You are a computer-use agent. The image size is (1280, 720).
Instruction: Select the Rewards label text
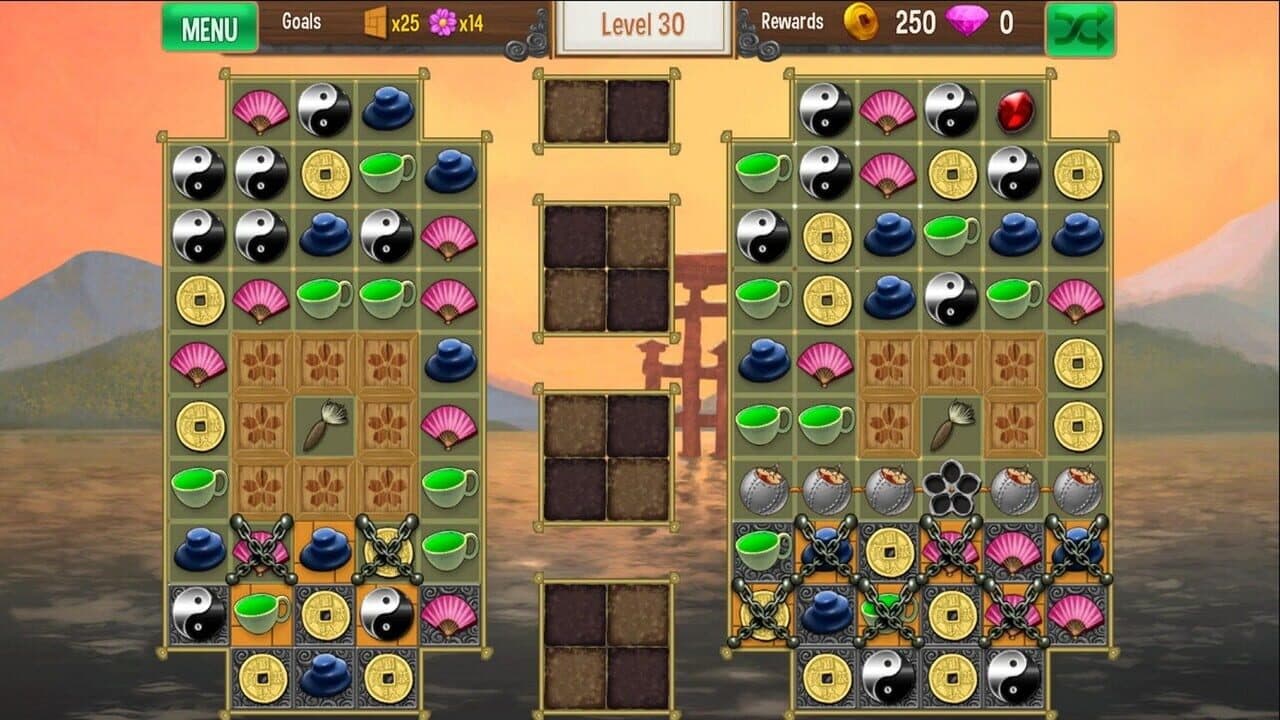coord(793,21)
